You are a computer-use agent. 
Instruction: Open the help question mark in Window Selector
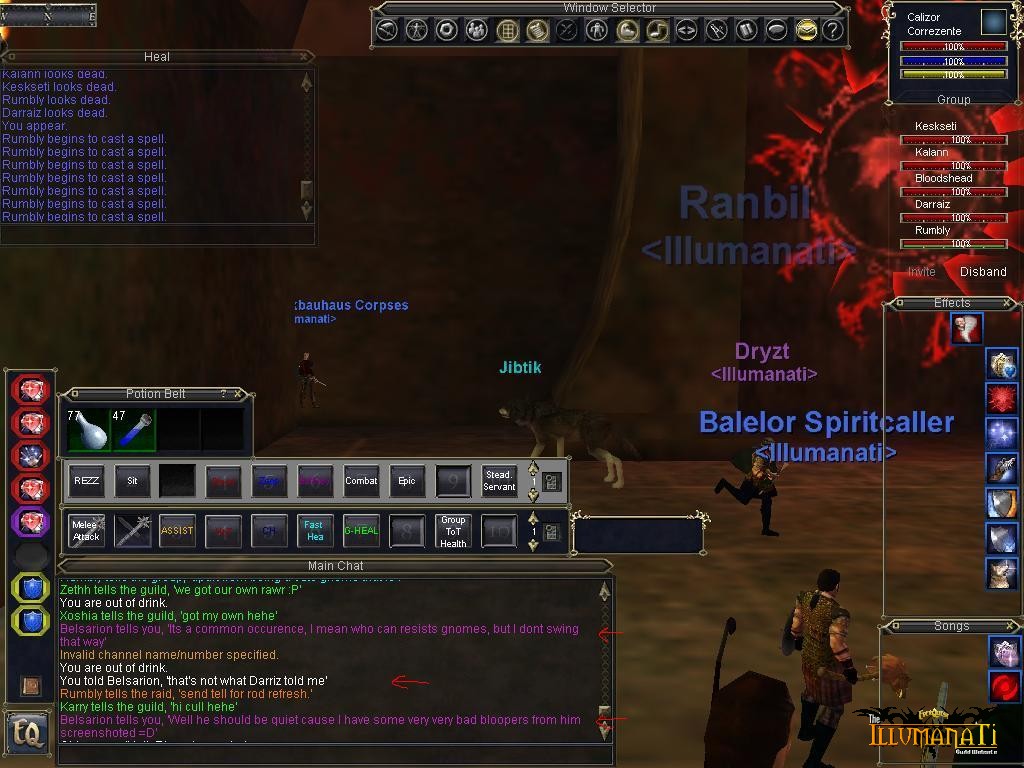click(x=833, y=30)
